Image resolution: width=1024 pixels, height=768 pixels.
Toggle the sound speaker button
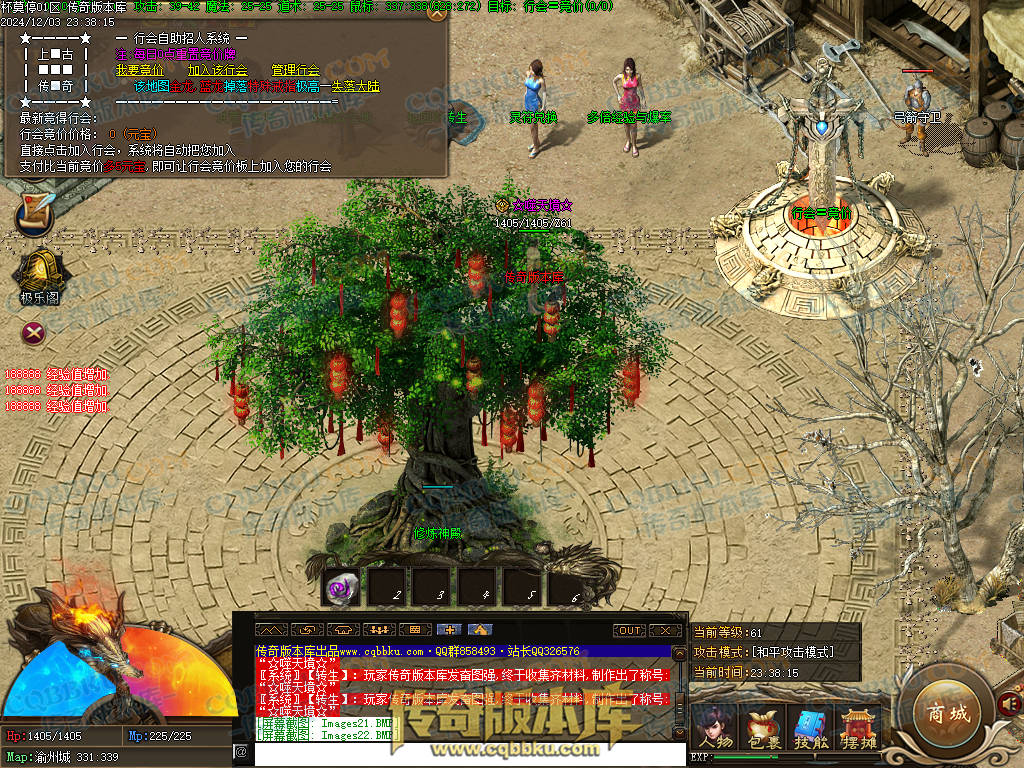1009,707
